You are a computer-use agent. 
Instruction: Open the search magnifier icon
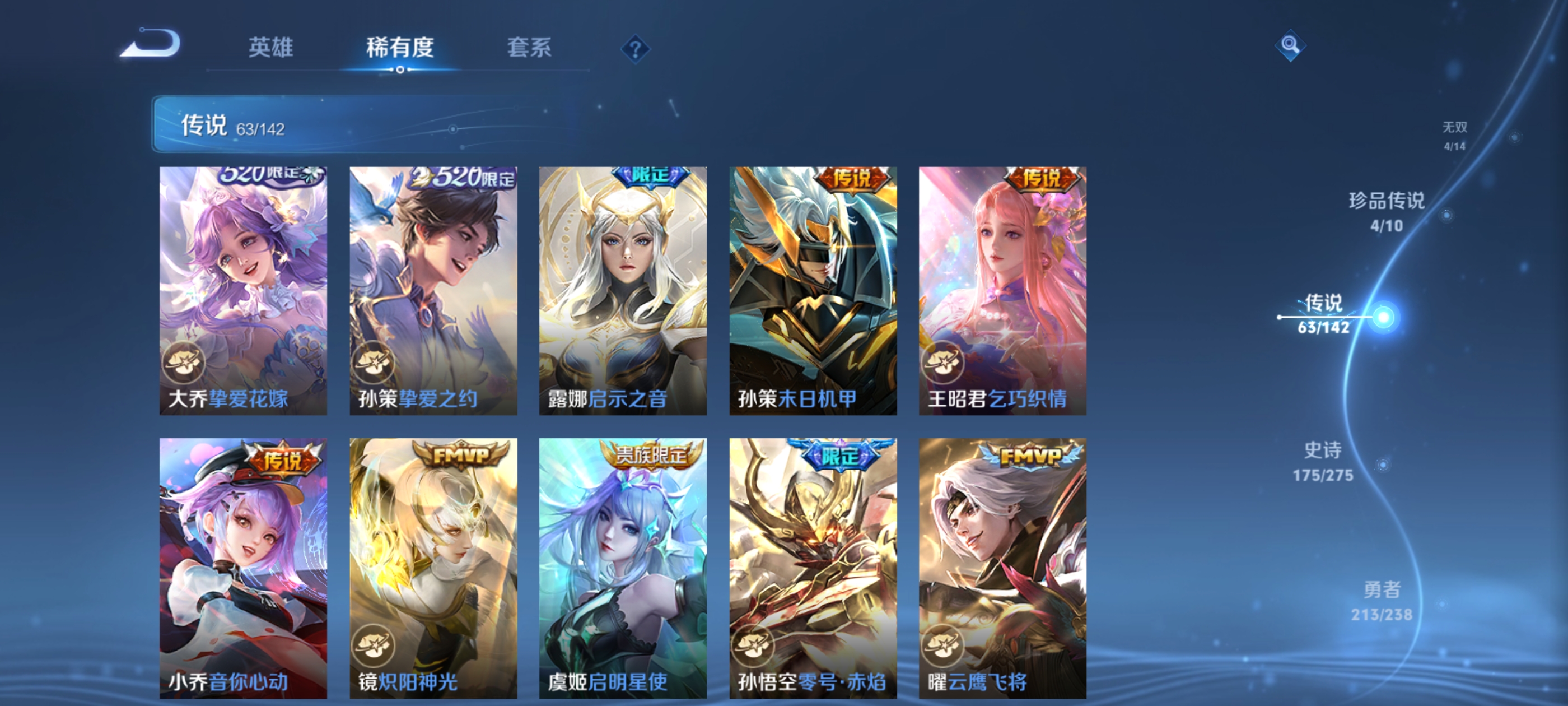[x=1290, y=45]
